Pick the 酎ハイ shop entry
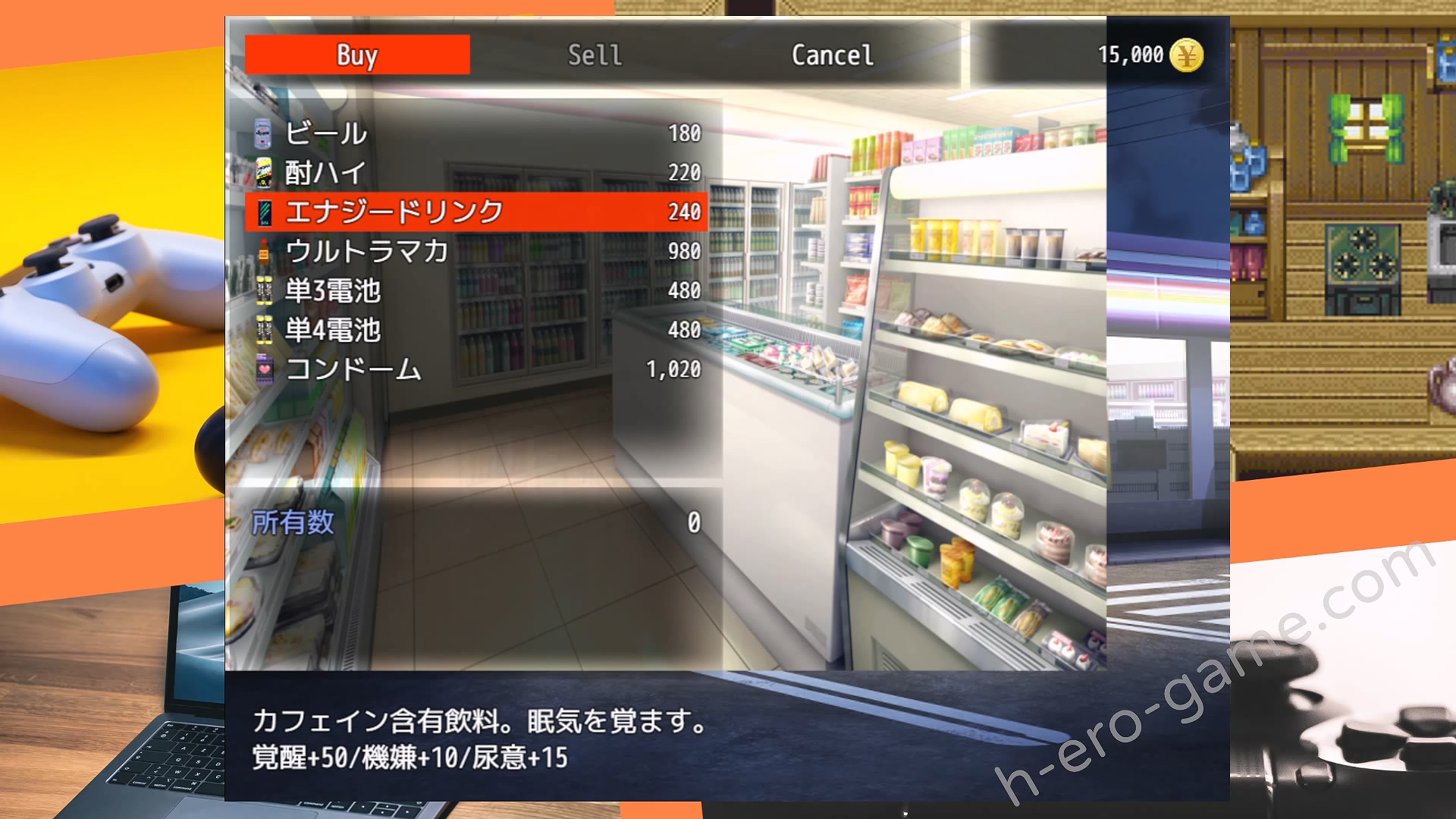1456x819 pixels. click(476, 173)
